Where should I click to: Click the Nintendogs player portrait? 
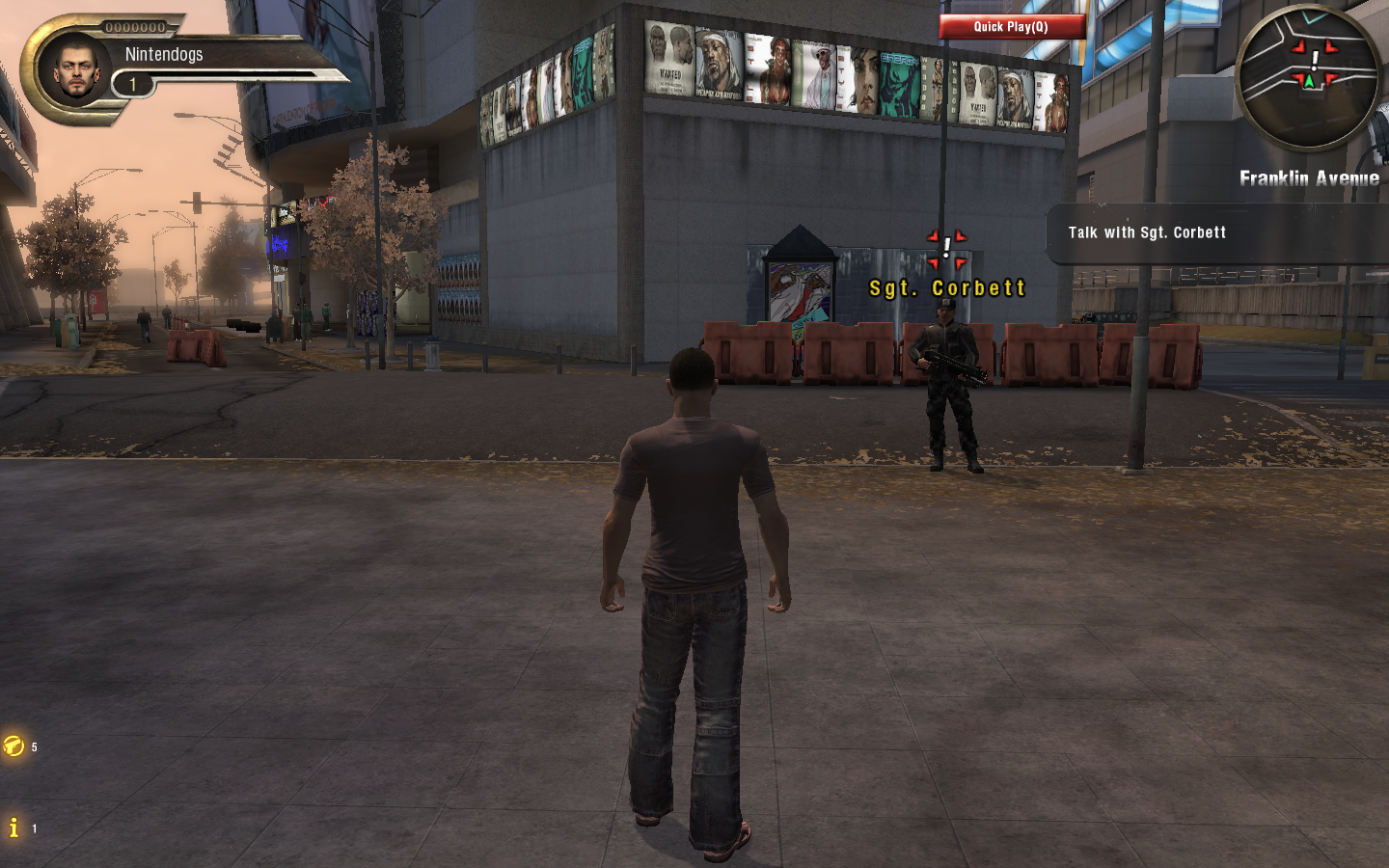coord(76,68)
